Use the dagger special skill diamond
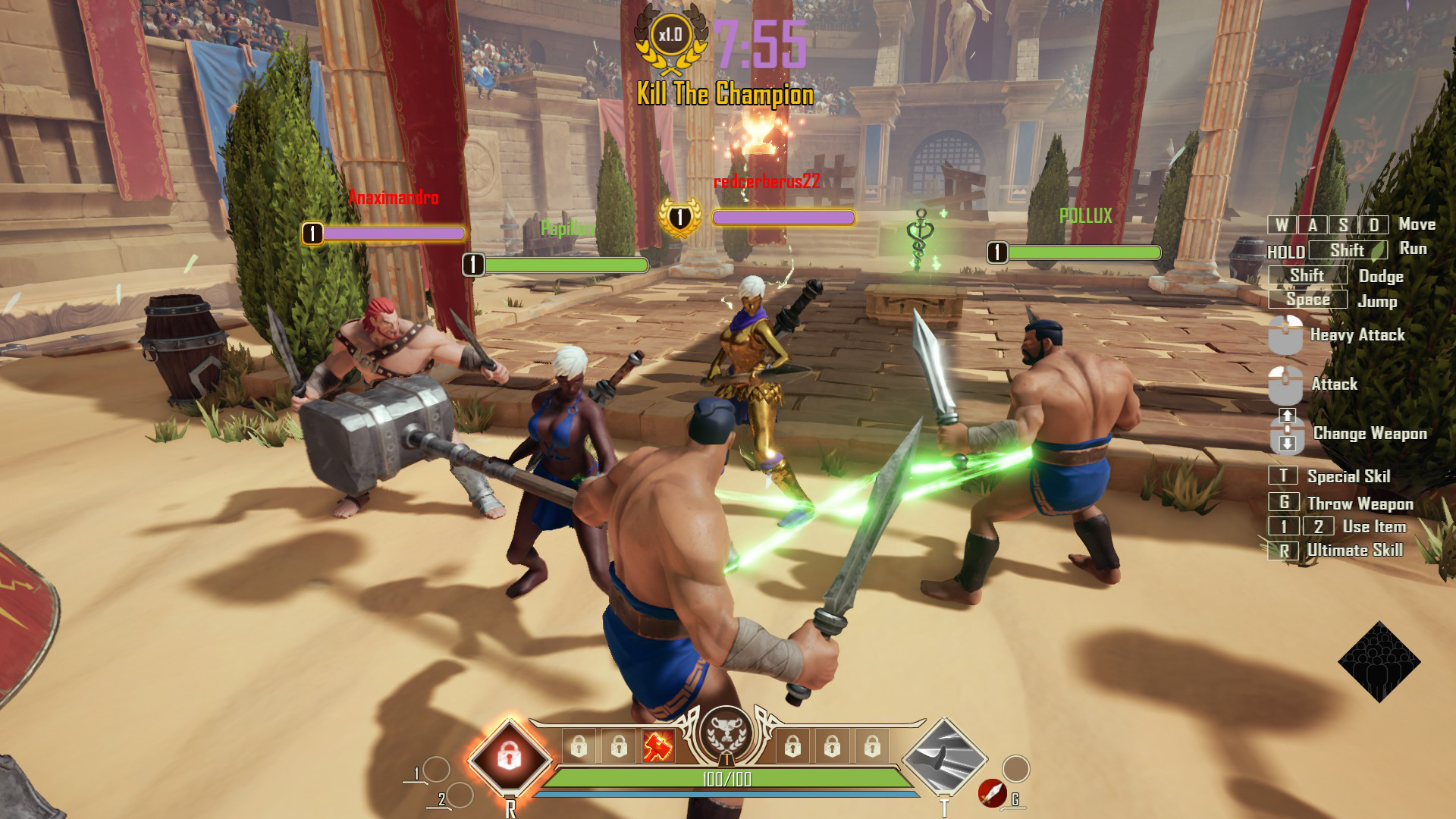Screen dimensions: 1456x819 944,756
